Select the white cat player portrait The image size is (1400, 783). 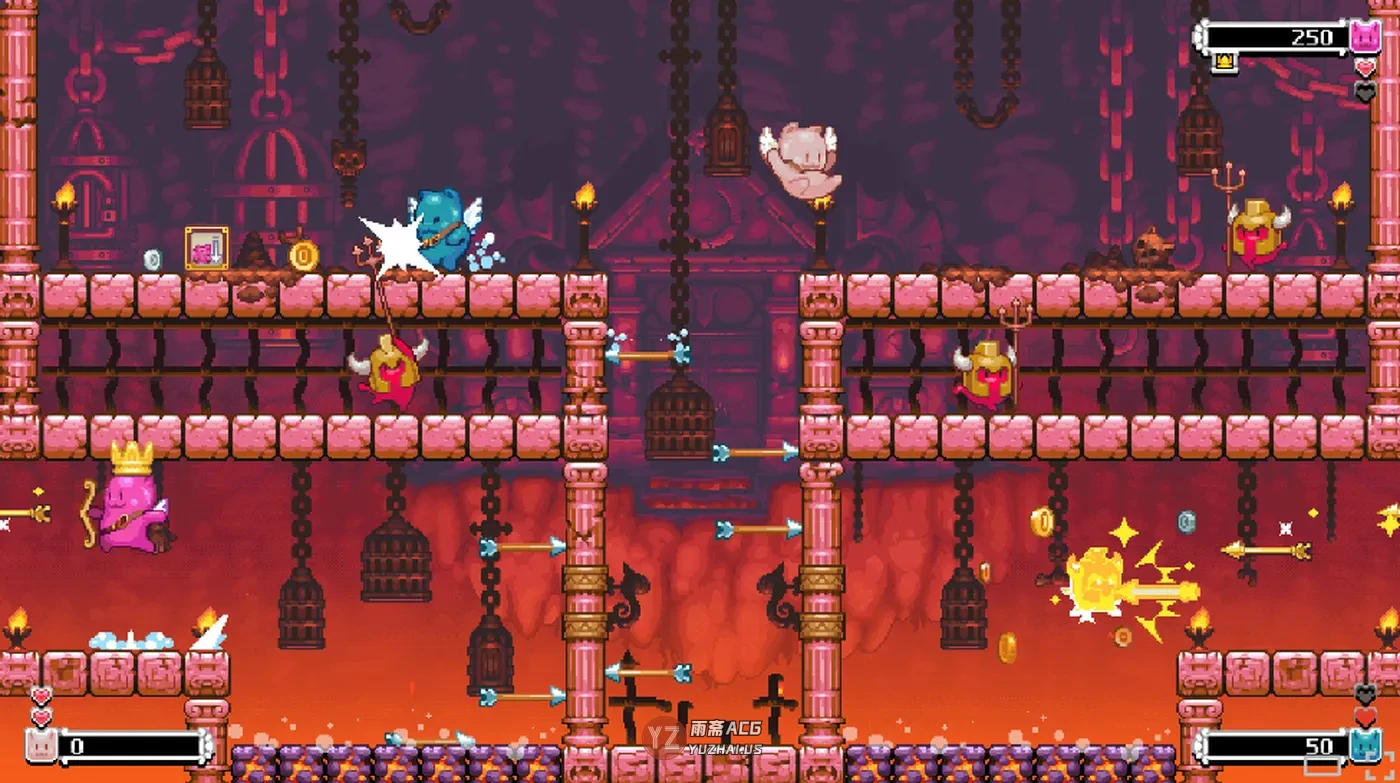(40, 745)
